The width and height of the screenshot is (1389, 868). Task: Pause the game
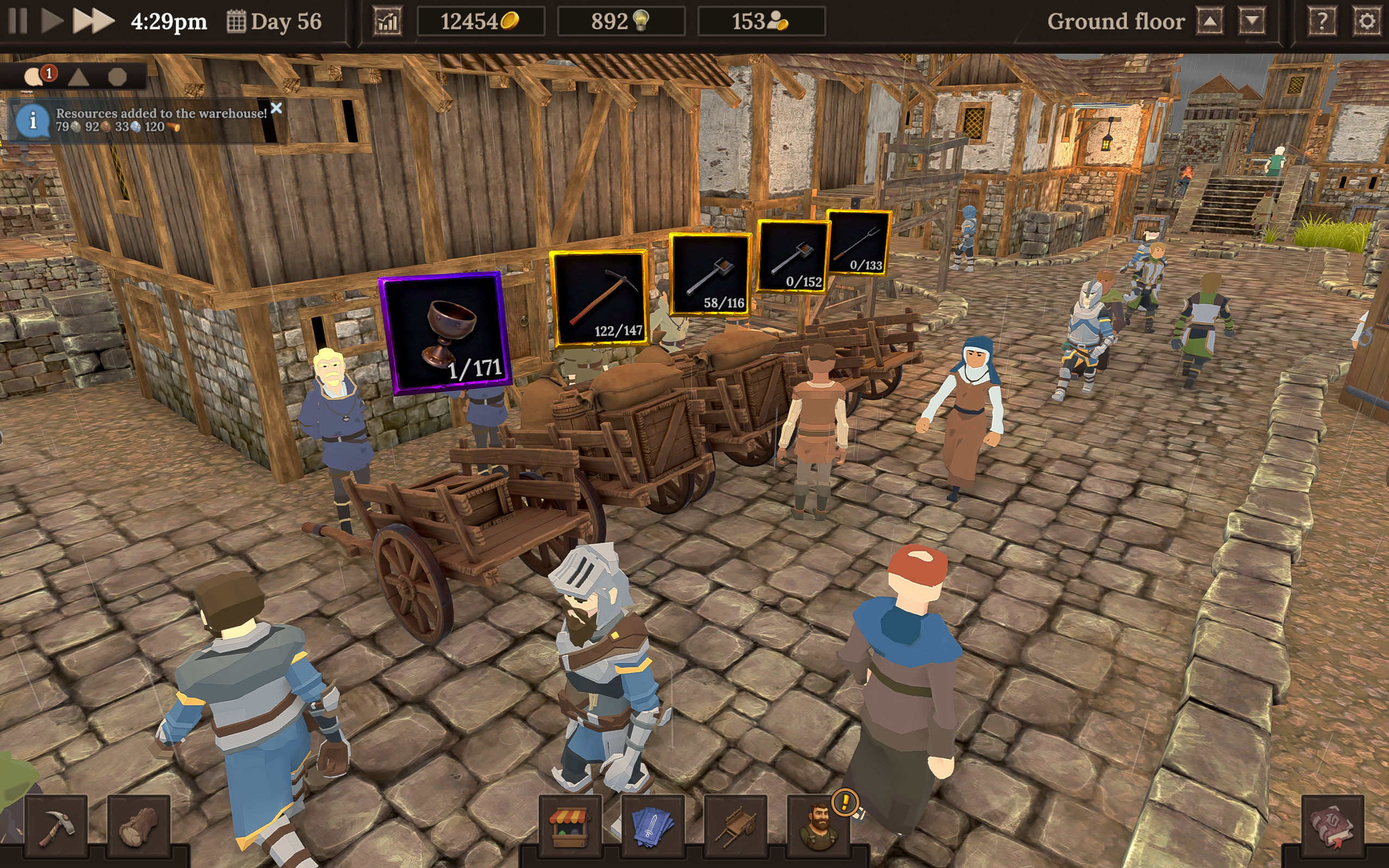tap(18, 21)
